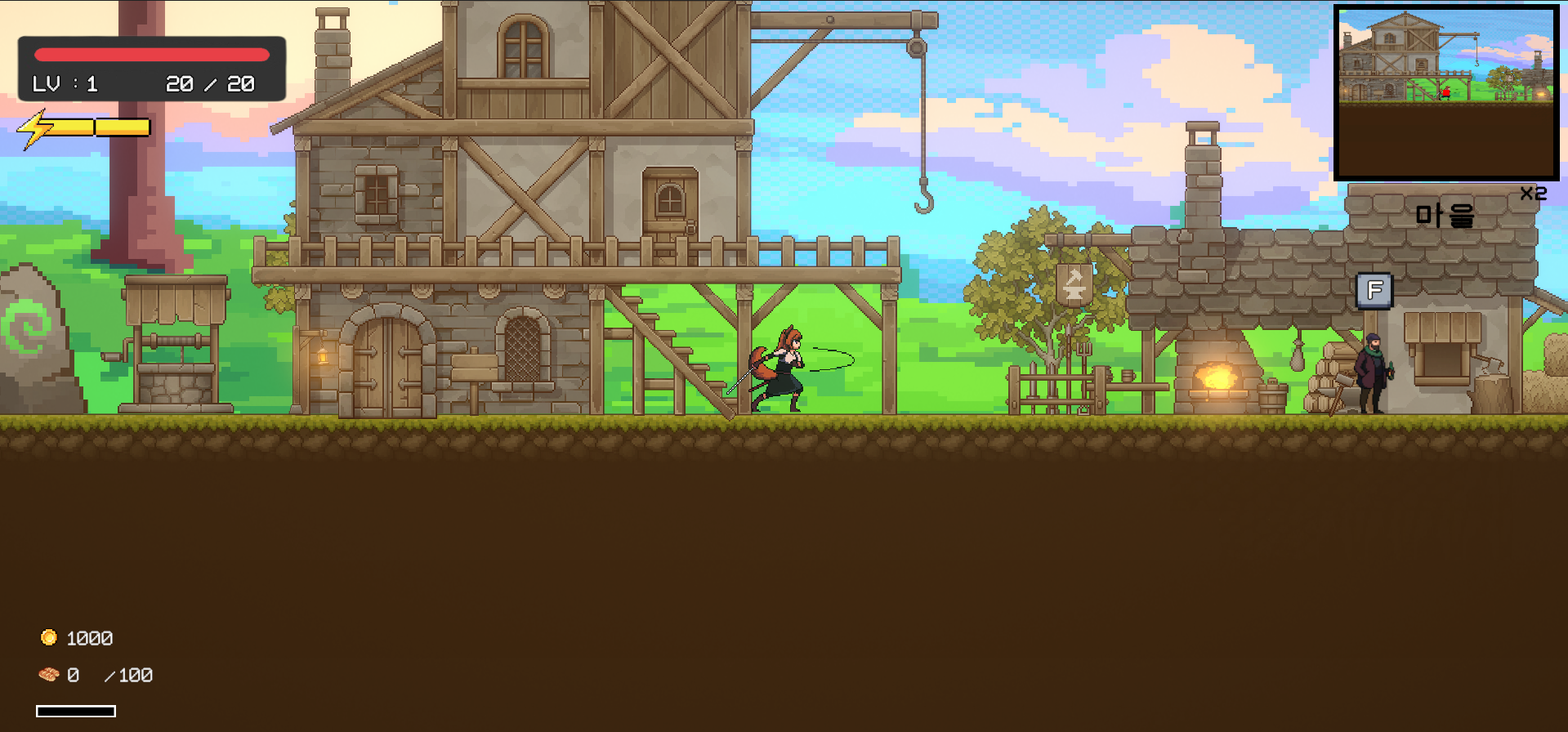The width and height of the screenshot is (1568, 732).
Task: Click the x2 zoom indicator below the minimap
Action: pos(1532,194)
